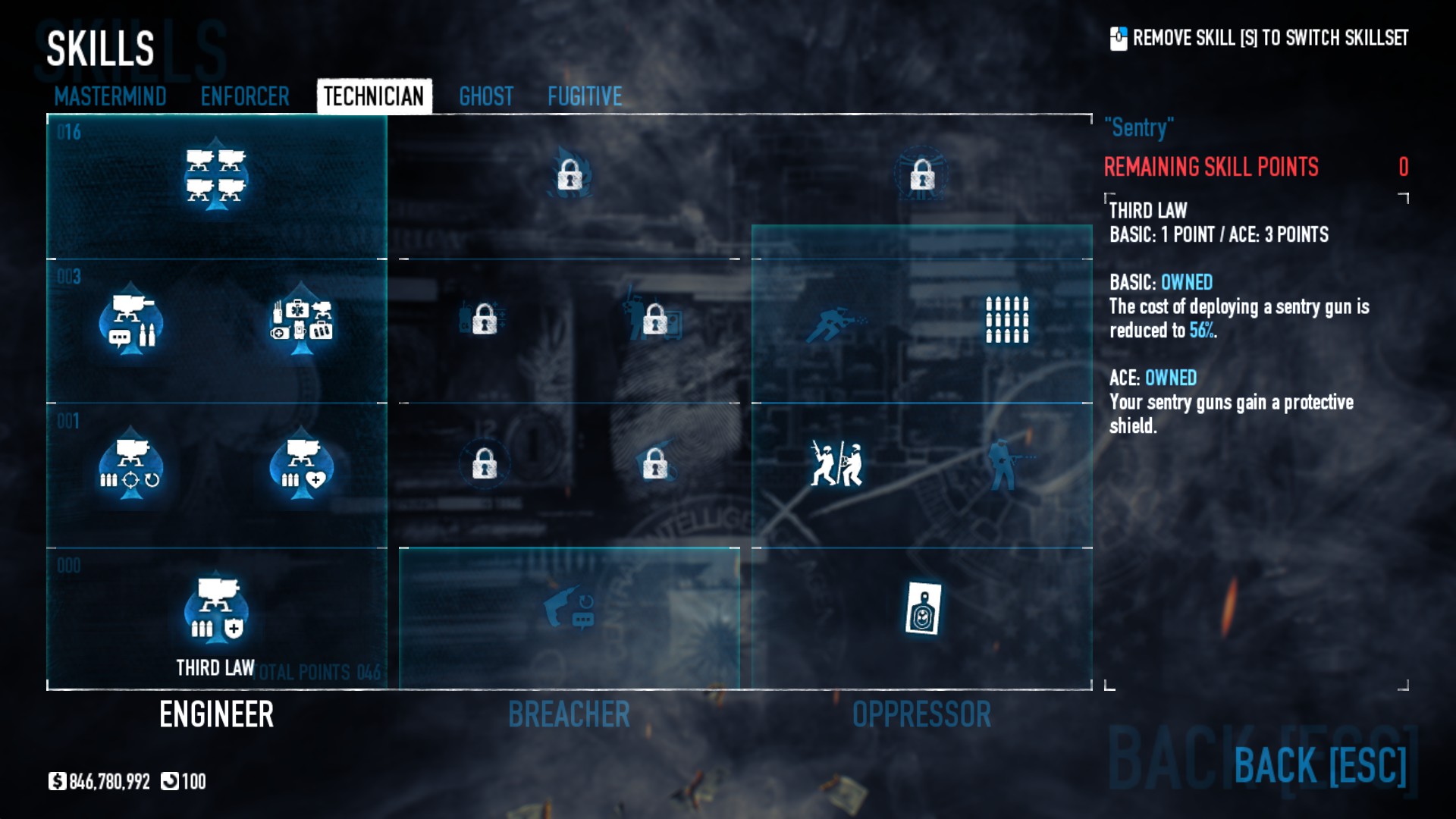Select the paper target Oppressor skill
1456x819 pixels.
[923, 608]
